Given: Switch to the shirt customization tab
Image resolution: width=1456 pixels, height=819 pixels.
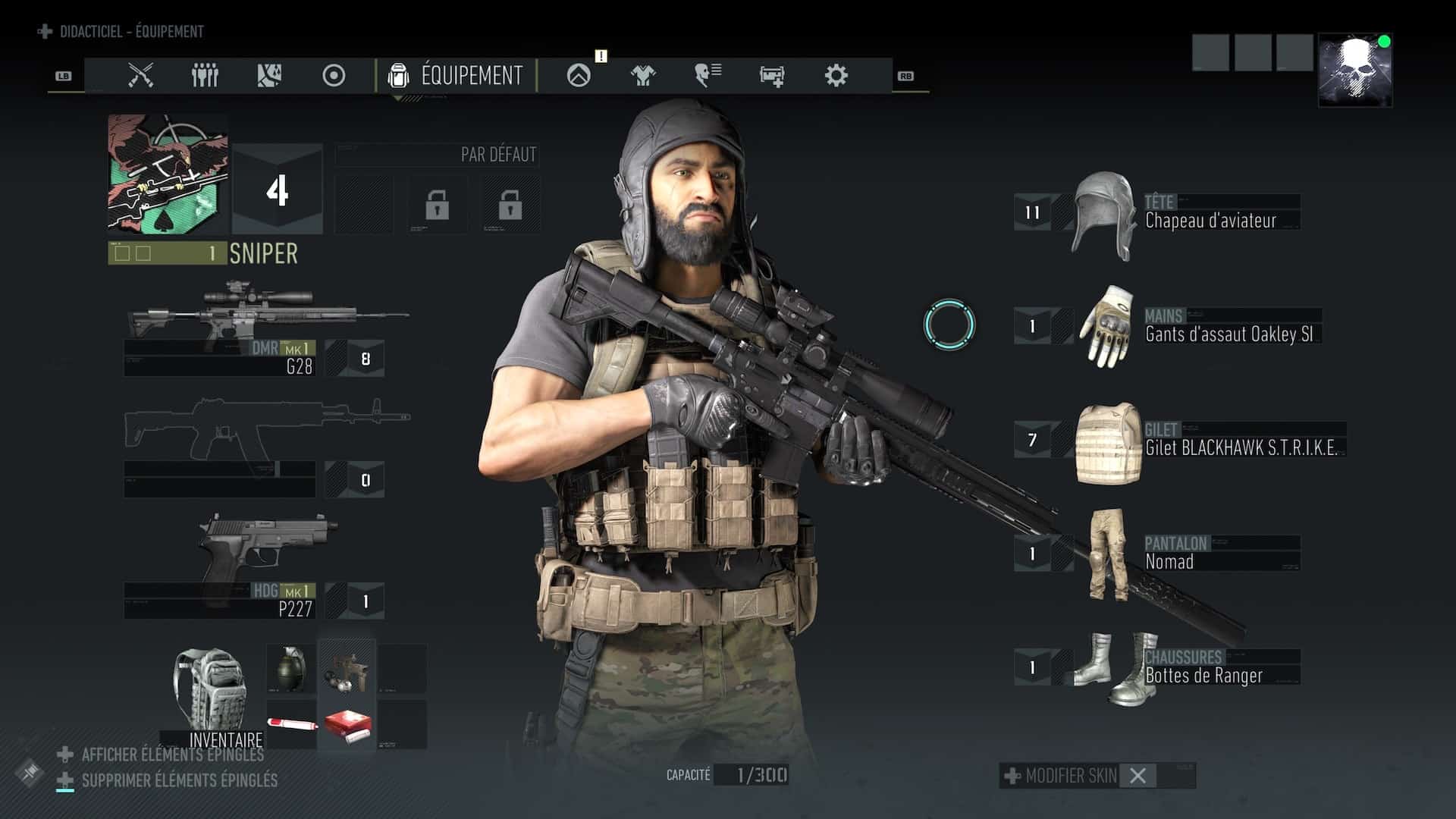Looking at the screenshot, I should tap(643, 75).
